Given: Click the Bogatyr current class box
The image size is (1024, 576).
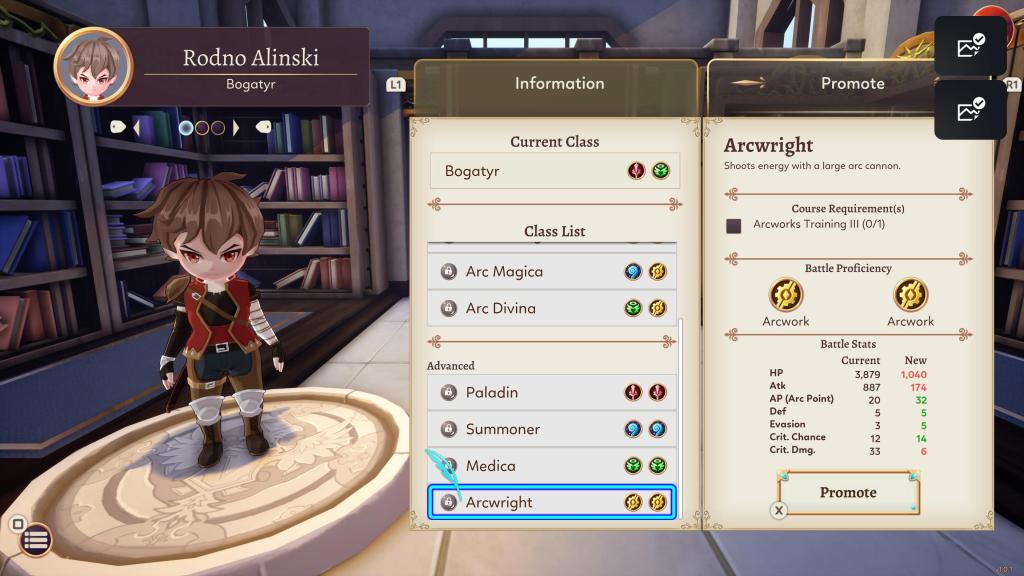Looking at the screenshot, I should 555,171.
